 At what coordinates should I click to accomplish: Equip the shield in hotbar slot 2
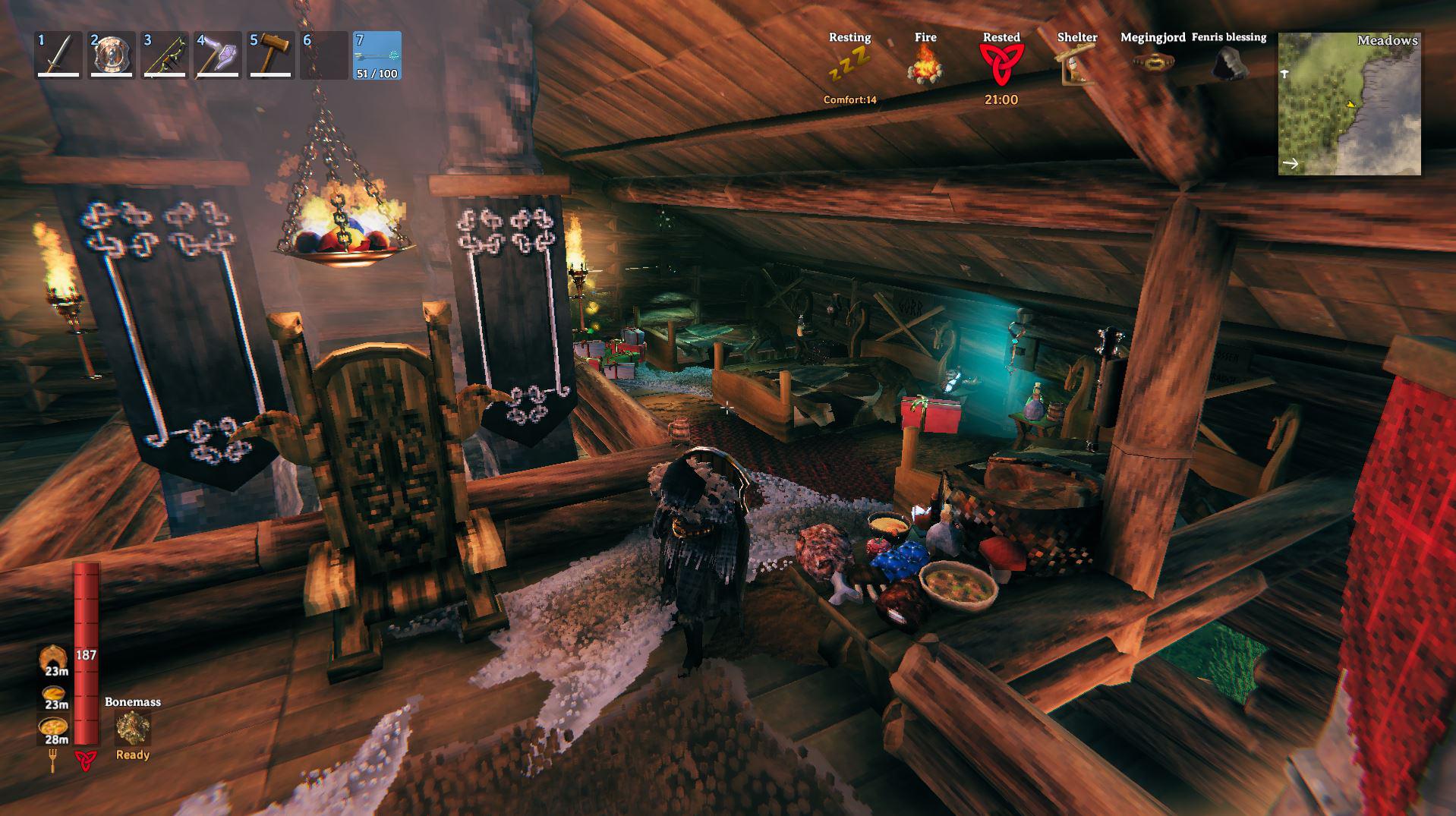(110, 56)
